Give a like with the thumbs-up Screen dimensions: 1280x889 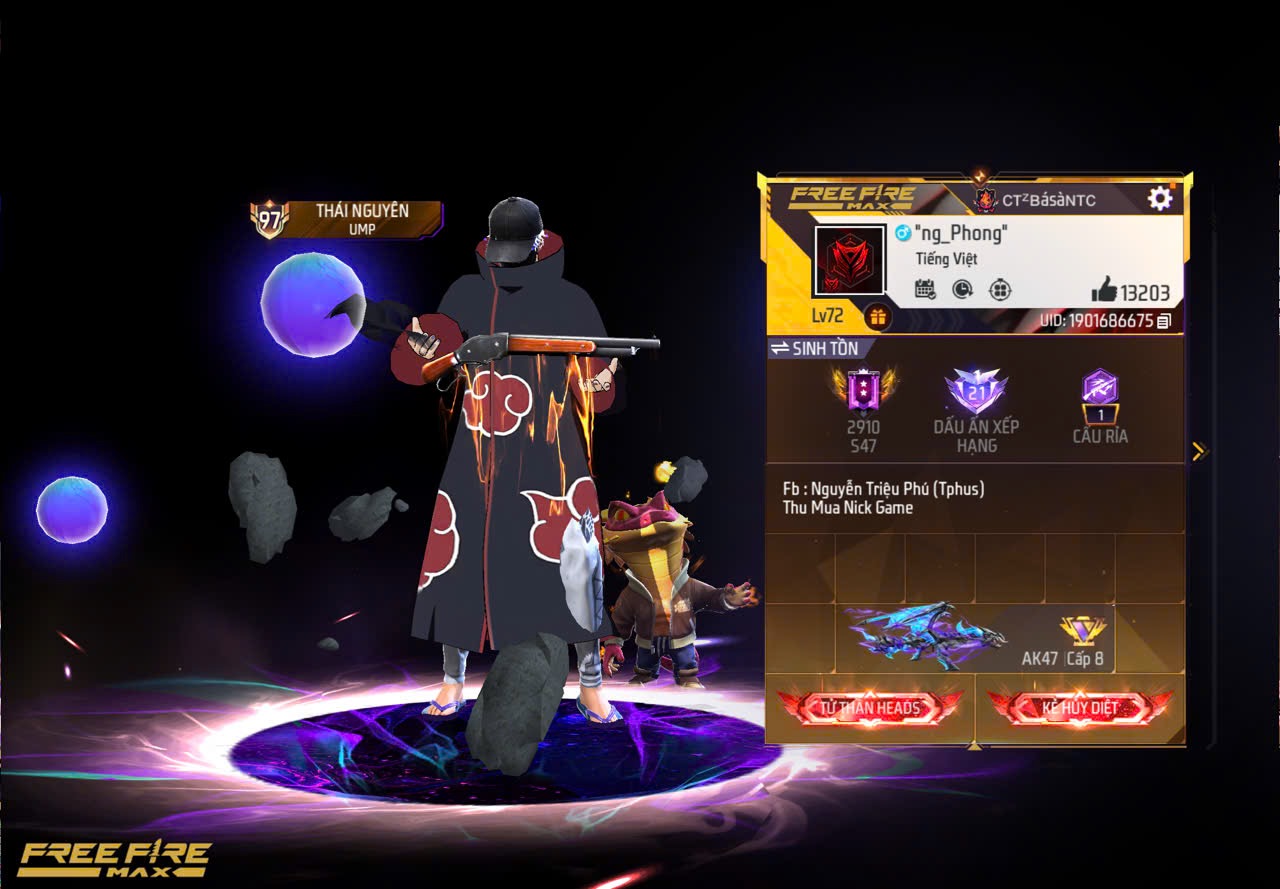pos(1104,291)
